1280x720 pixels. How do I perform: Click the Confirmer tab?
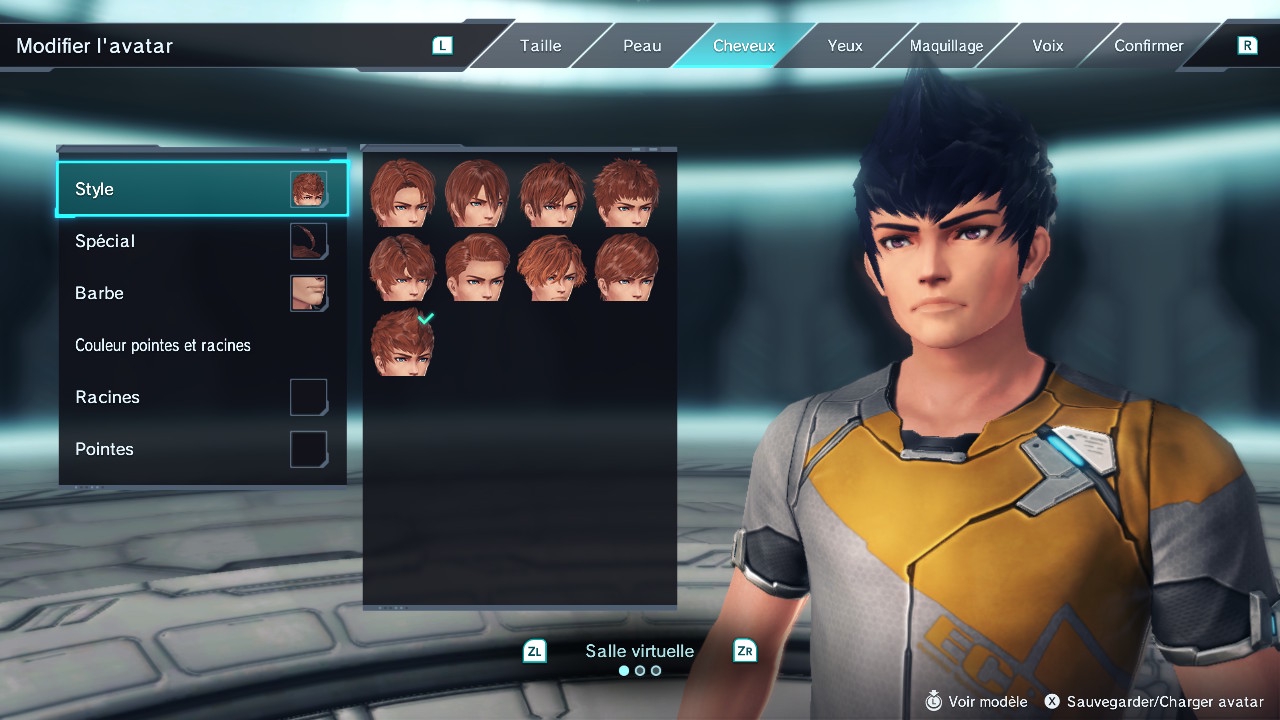(x=1149, y=46)
